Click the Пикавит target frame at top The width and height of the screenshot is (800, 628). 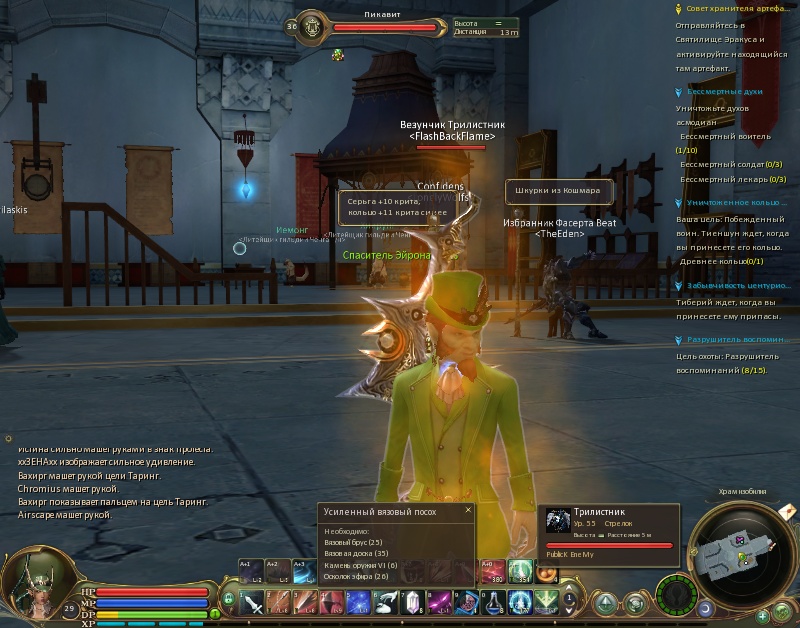(x=385, y=27)
